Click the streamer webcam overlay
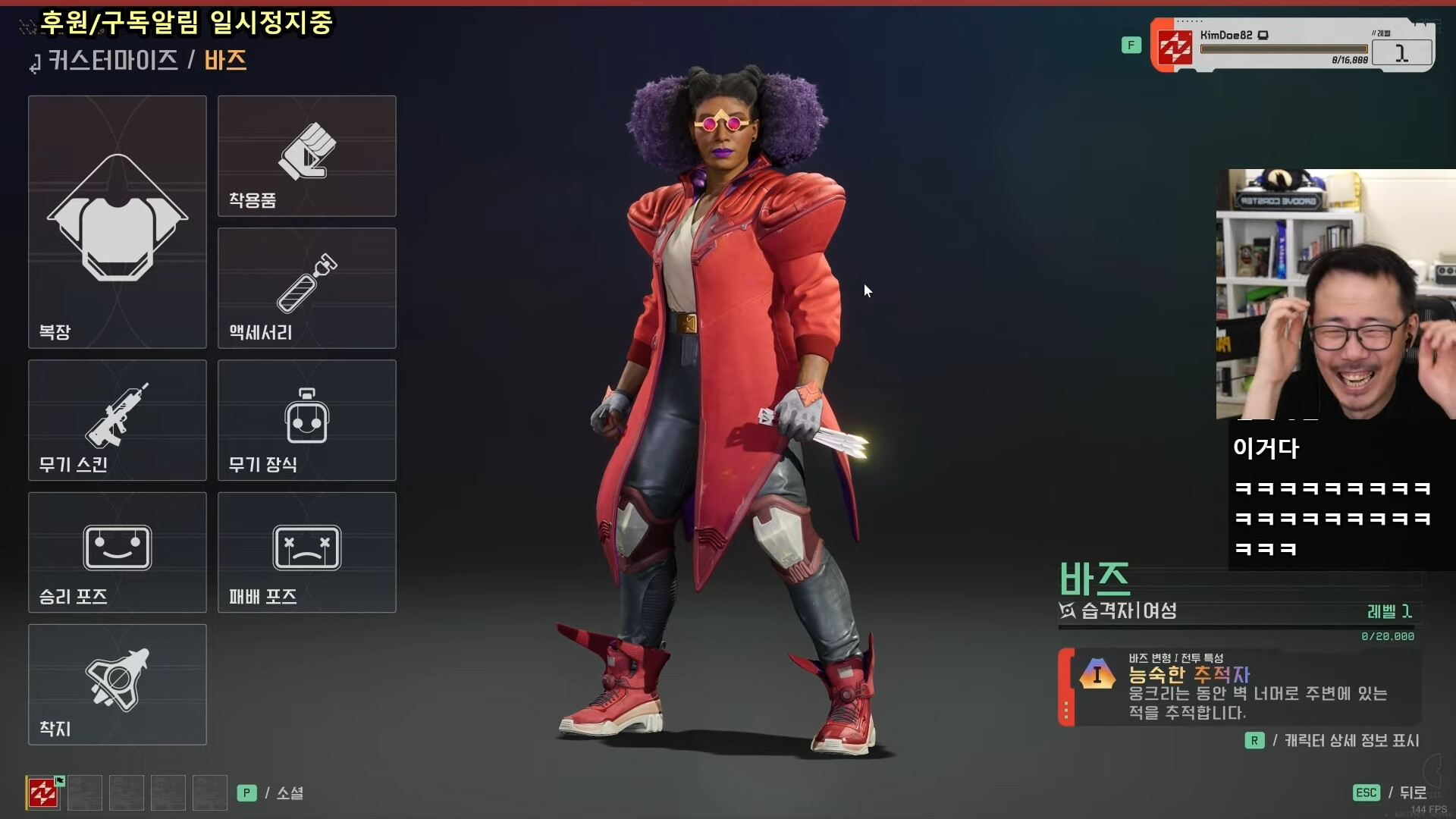This screenshot has width=1456, height=819. click(1335, 294)
